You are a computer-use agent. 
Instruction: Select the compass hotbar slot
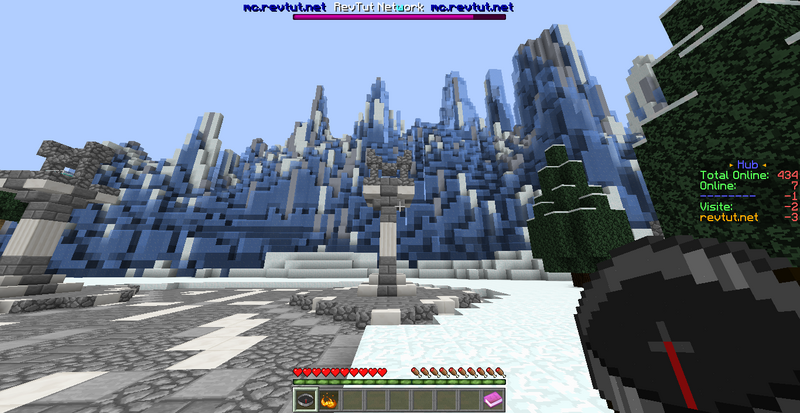point(304,401)
